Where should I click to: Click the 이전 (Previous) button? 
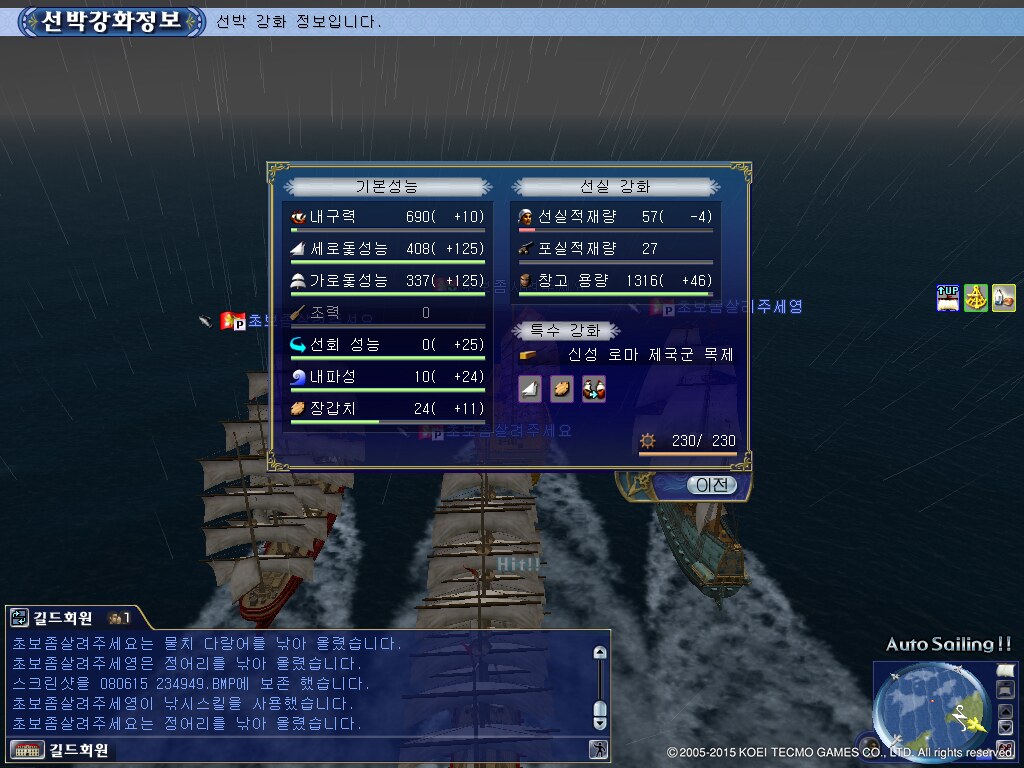(711, 485)
